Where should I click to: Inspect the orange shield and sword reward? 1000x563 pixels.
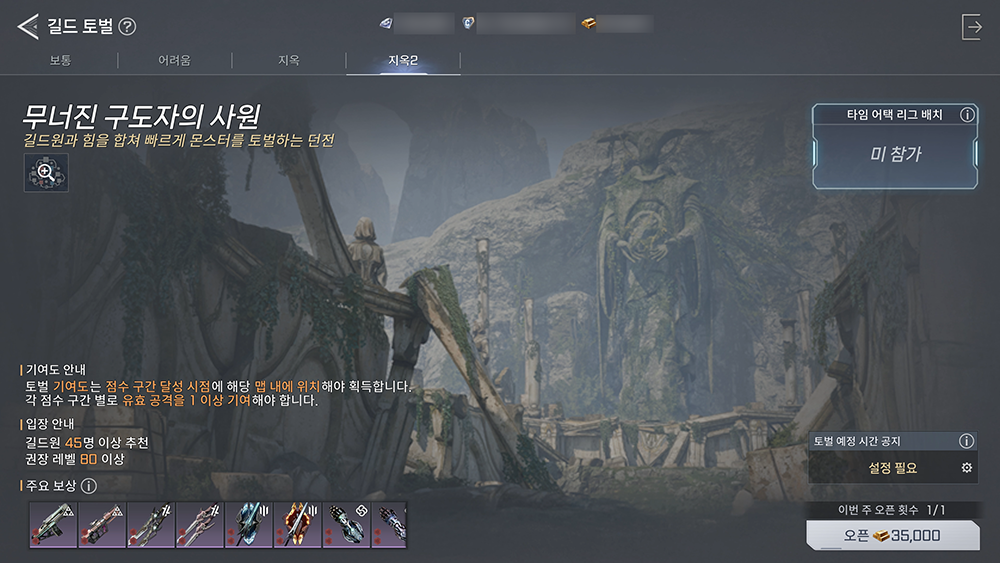pos(298,525)
